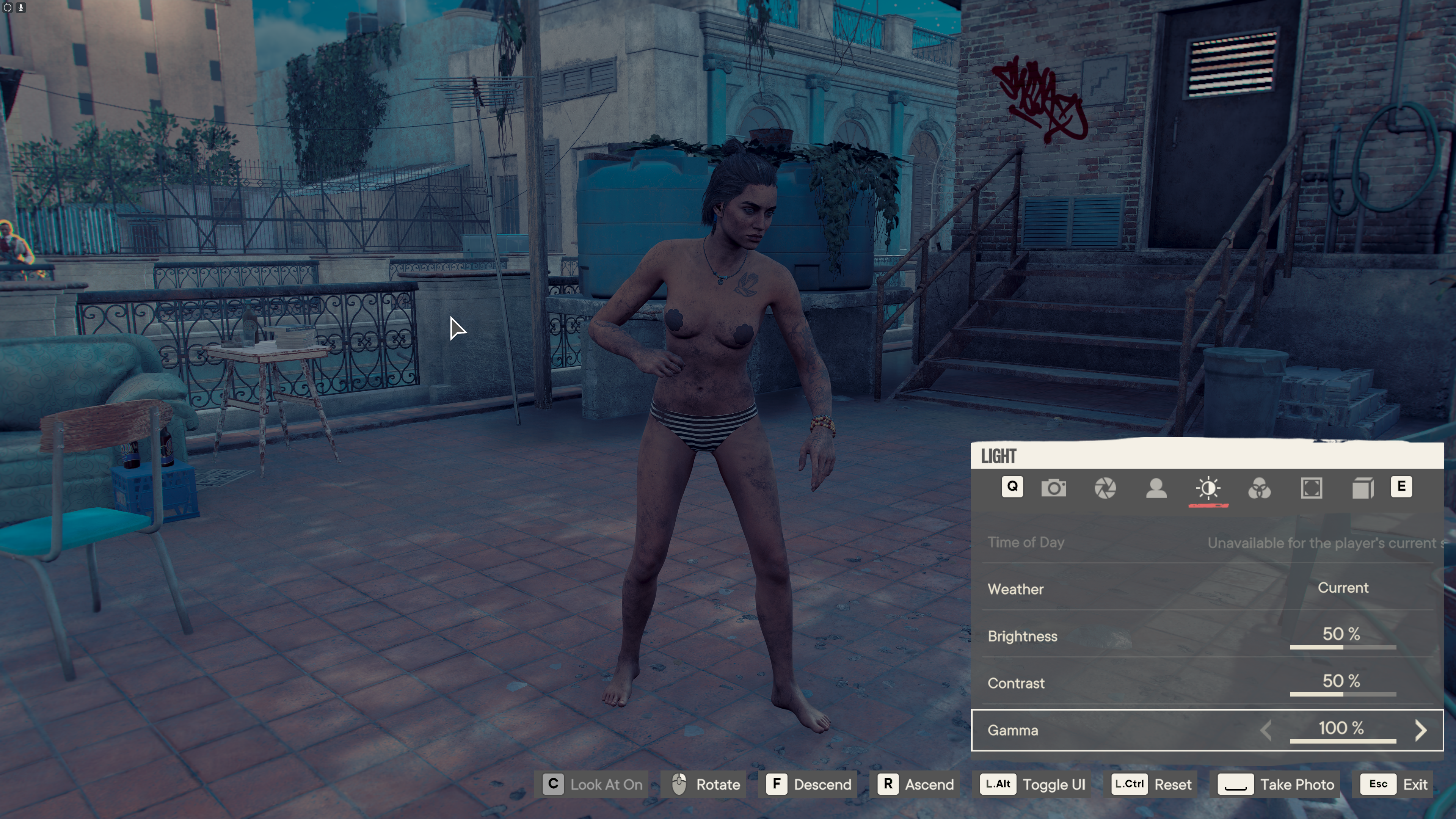This screenshot has width=1456, height=819.
Task: Decrease Gamma with the left arrow
Action: click(1266, 730)
